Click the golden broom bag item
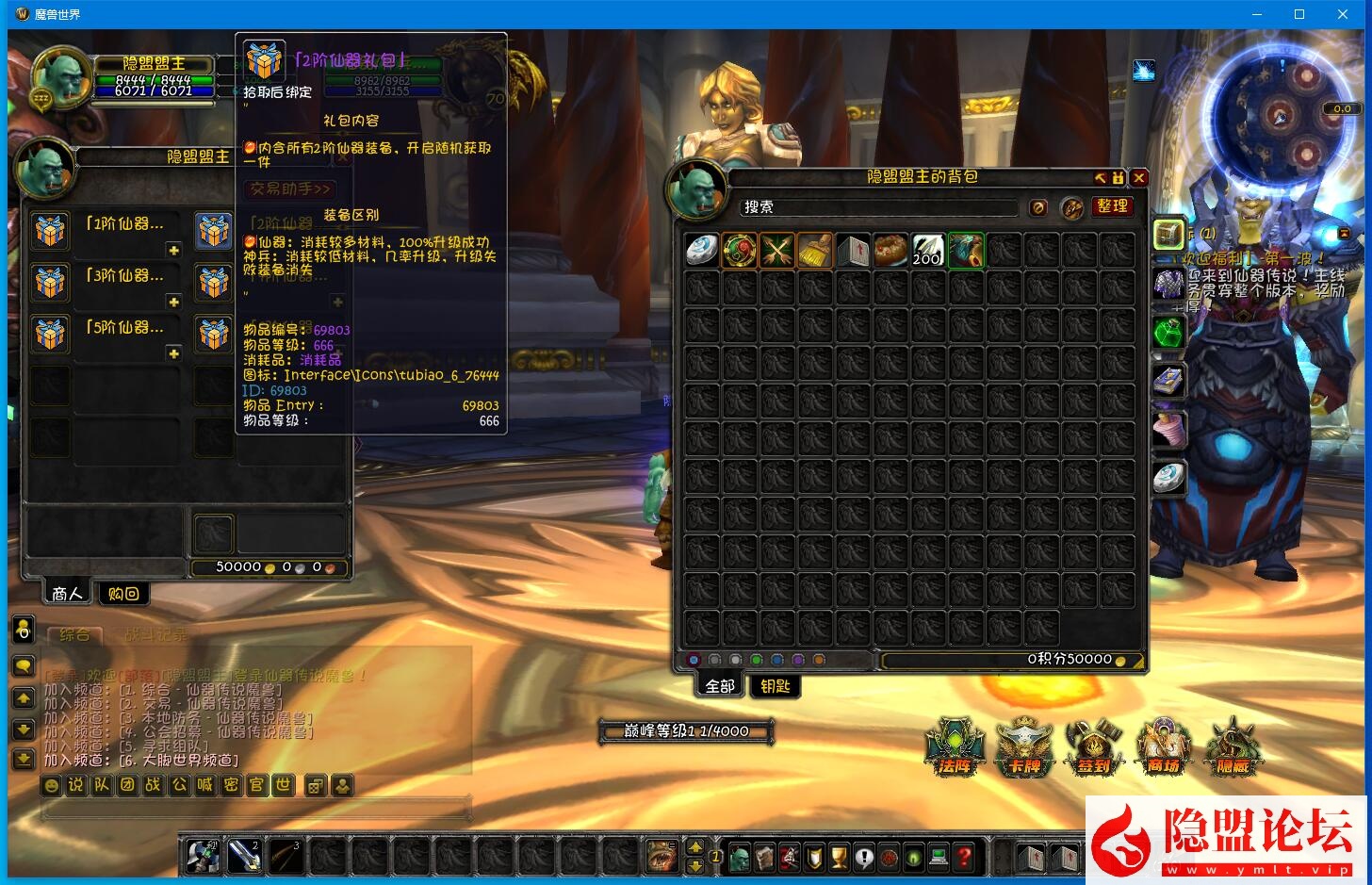This screenshot has width=1372, height=885. (815, 251)
